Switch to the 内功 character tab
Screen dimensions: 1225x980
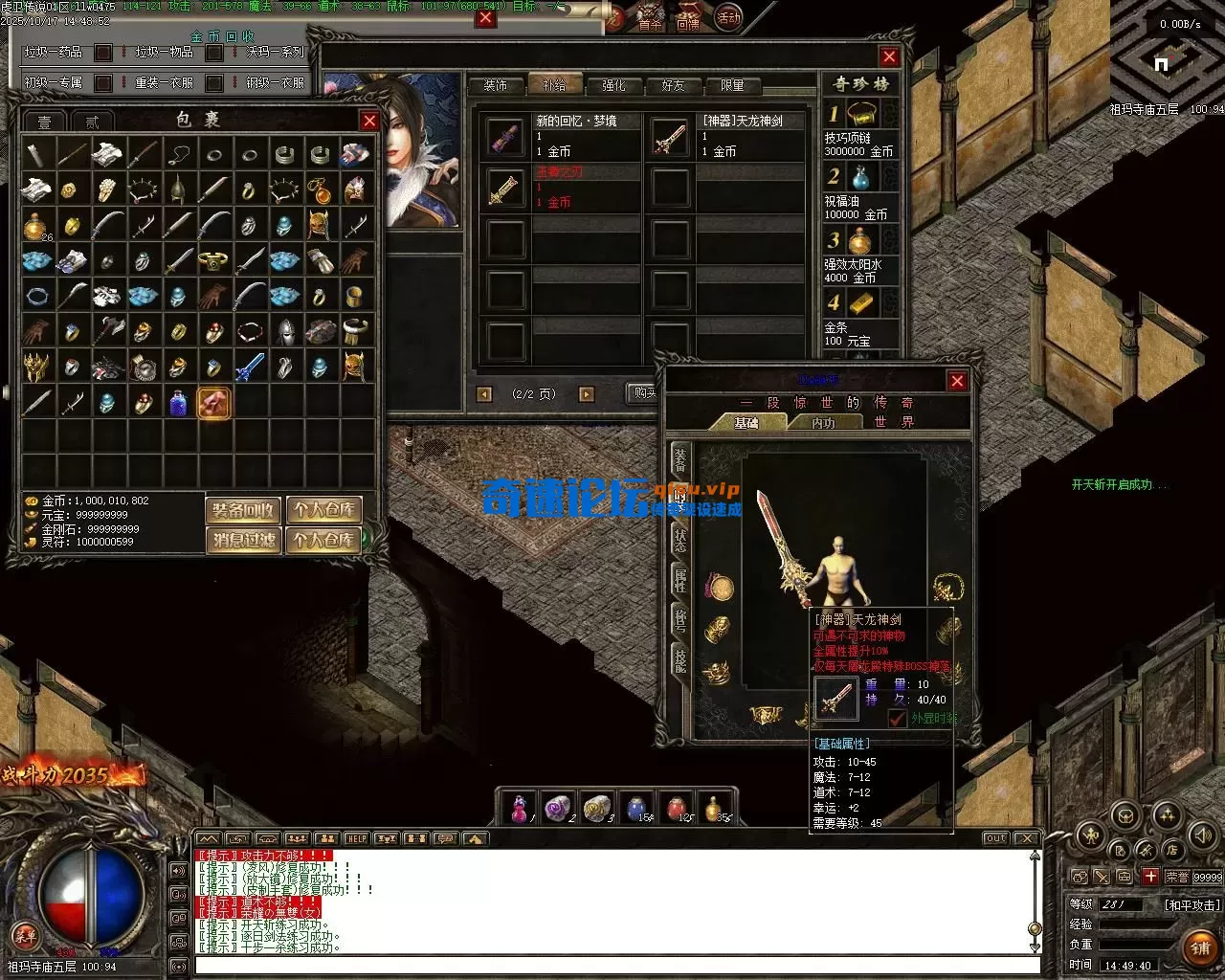click(823, 423)
